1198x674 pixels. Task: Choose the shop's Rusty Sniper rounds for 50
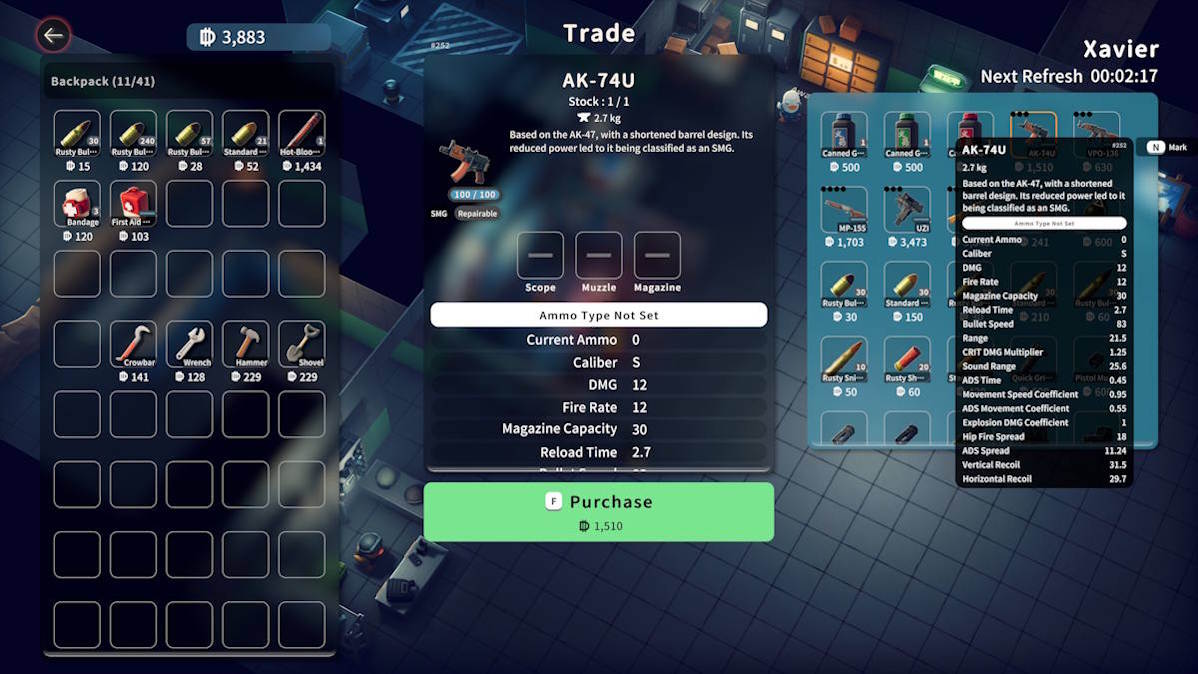(844, 360)
